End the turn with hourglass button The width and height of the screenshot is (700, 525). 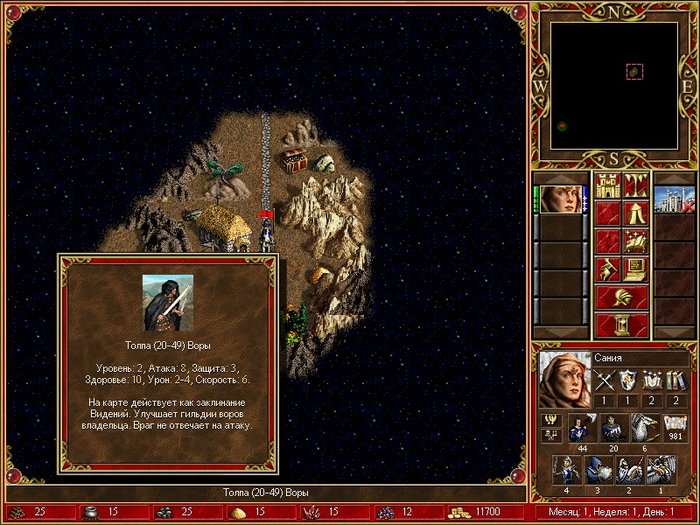pos(621,325)
